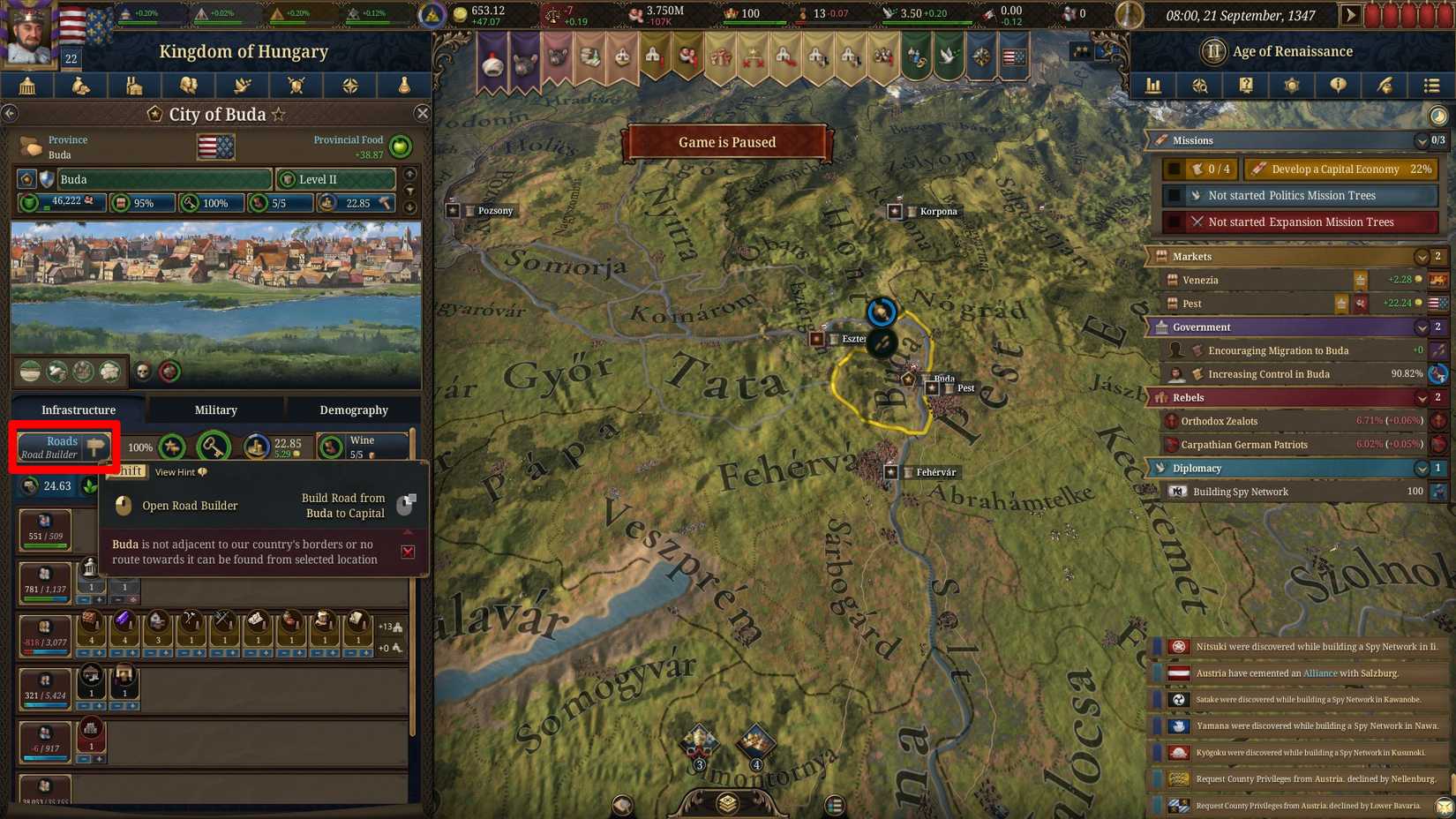The image size is (1456, 819).
Task: Switch to the Military tab of Buda
Action: 214,409
